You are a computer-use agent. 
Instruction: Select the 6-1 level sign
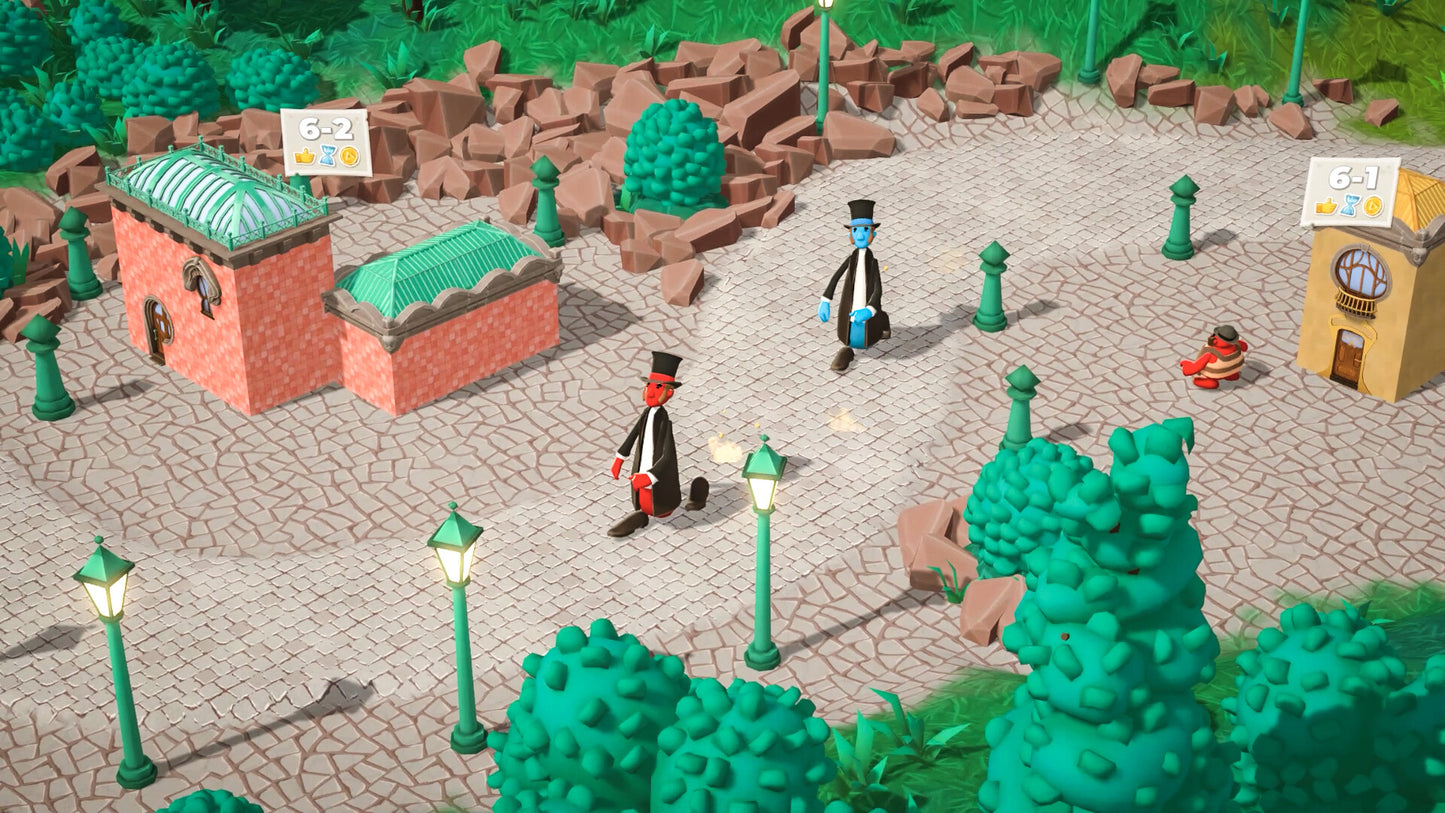(x=1349, y=191)
